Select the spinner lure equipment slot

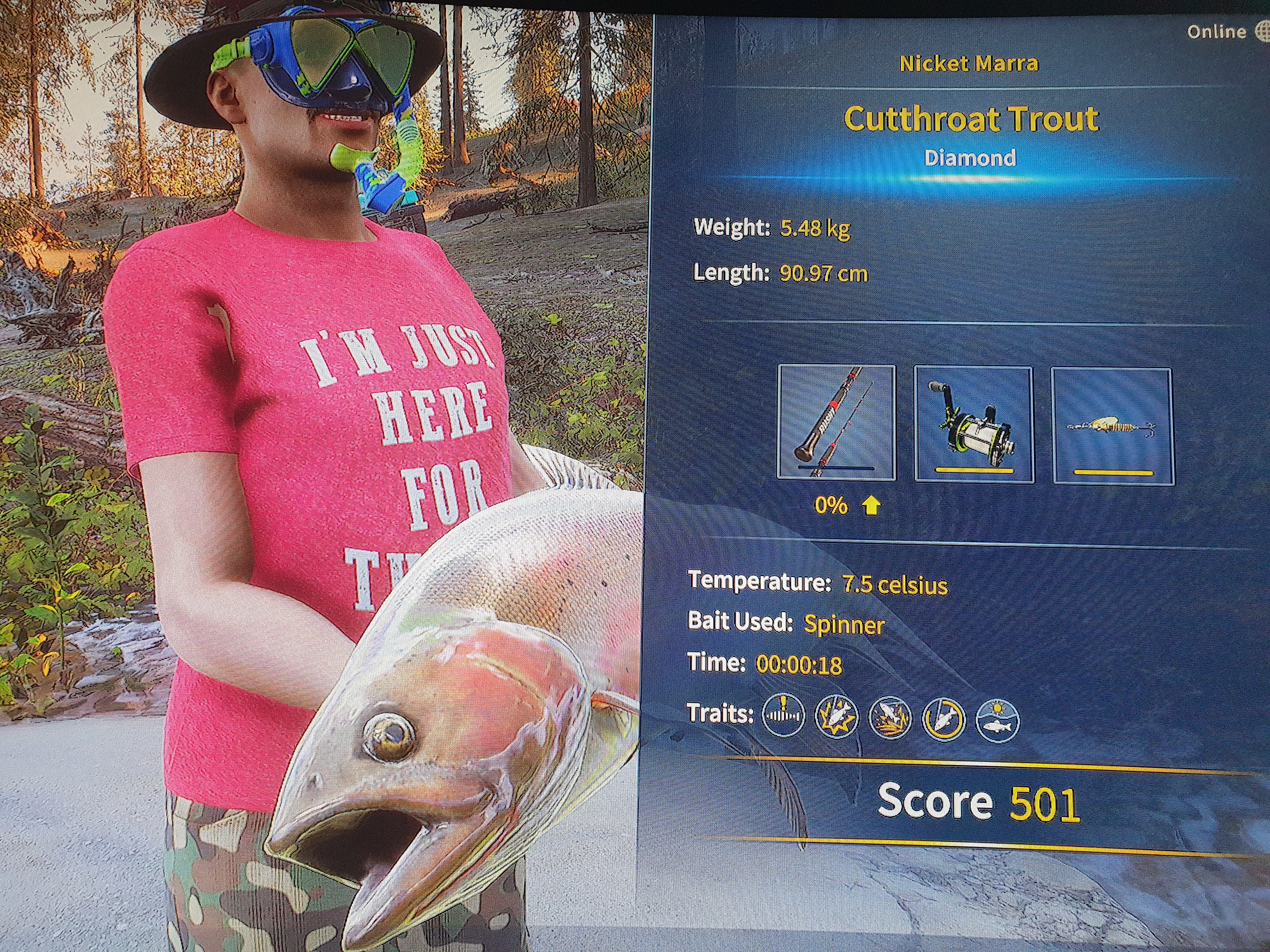tap(1112, 426)
